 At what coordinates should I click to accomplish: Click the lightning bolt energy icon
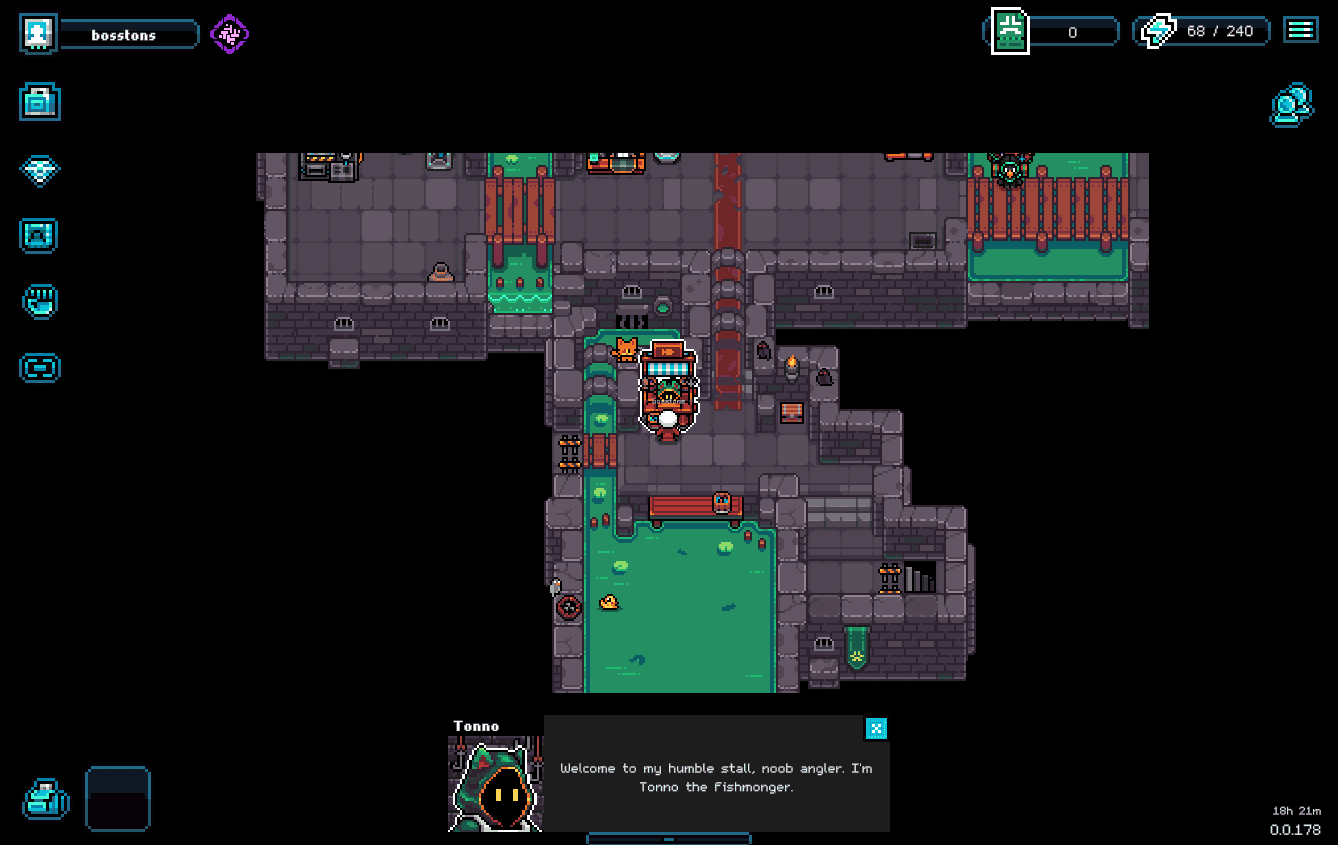1159,31
